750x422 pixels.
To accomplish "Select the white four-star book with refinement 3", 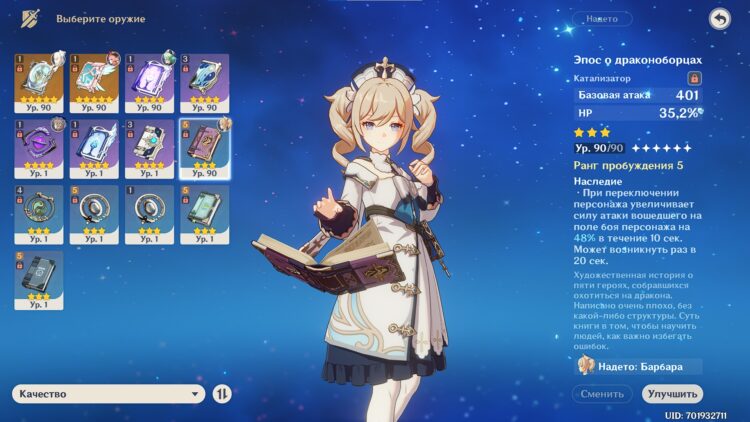I will point(147,145).
